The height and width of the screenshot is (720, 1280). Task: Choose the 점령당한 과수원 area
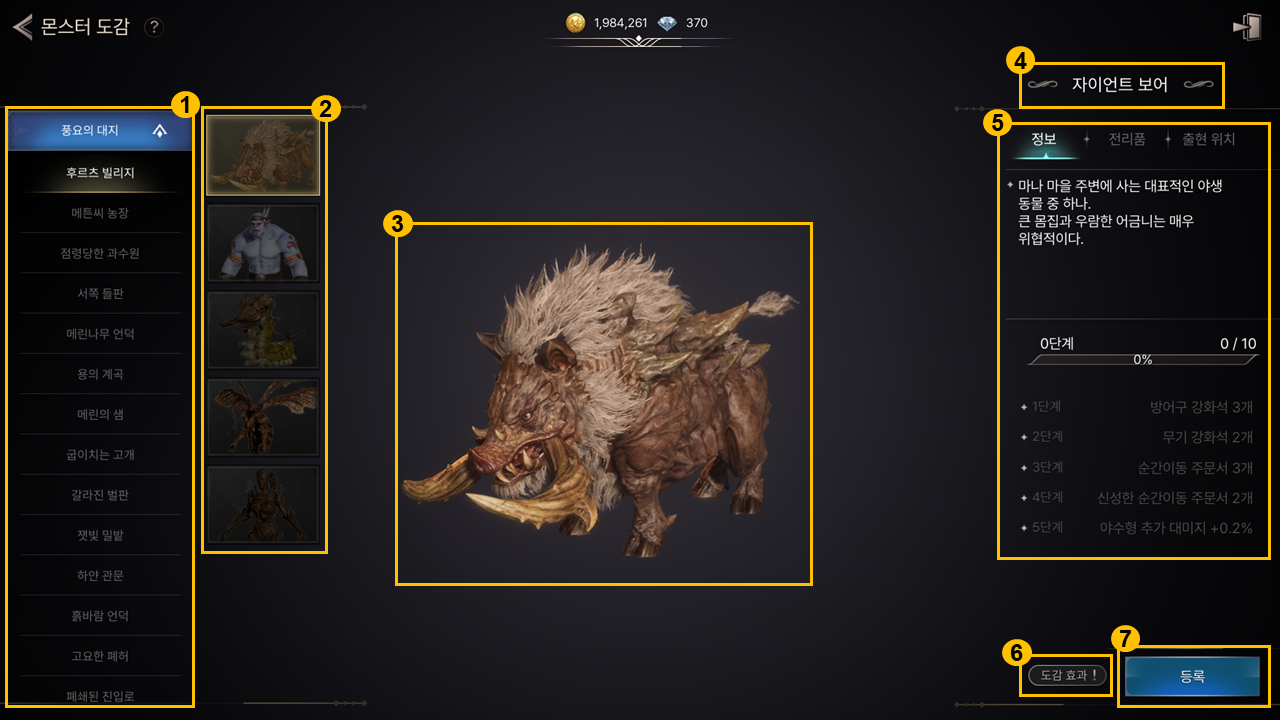point(100,253)
